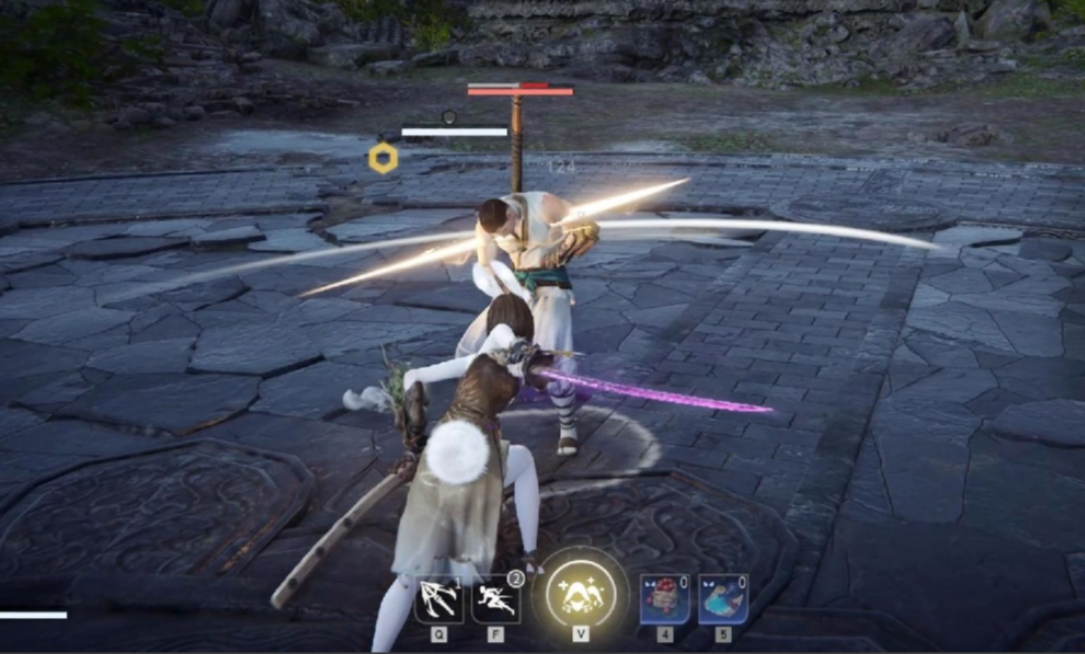This screenshot has height=654, width=1085.
Task: Trigger the glowing jester mask ultimate
Action: coord(581,596)
